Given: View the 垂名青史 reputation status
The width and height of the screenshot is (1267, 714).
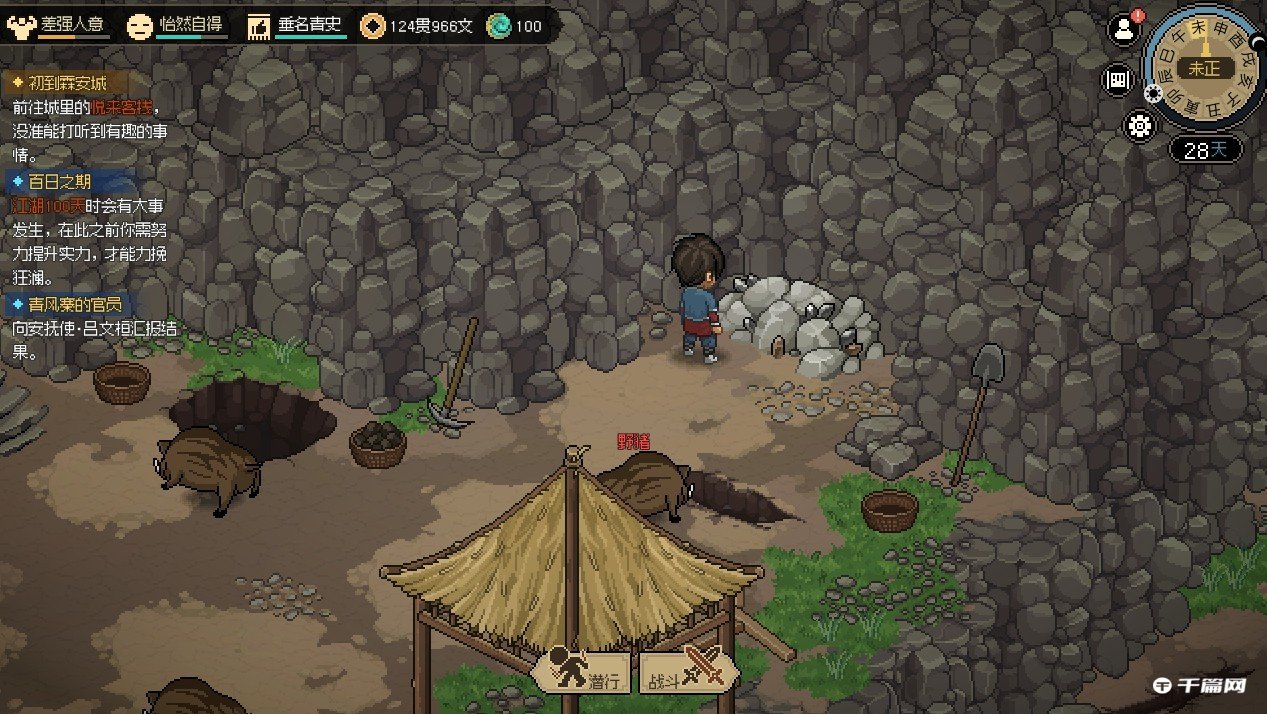Looking at the screenshot, I should pos(297,25).
